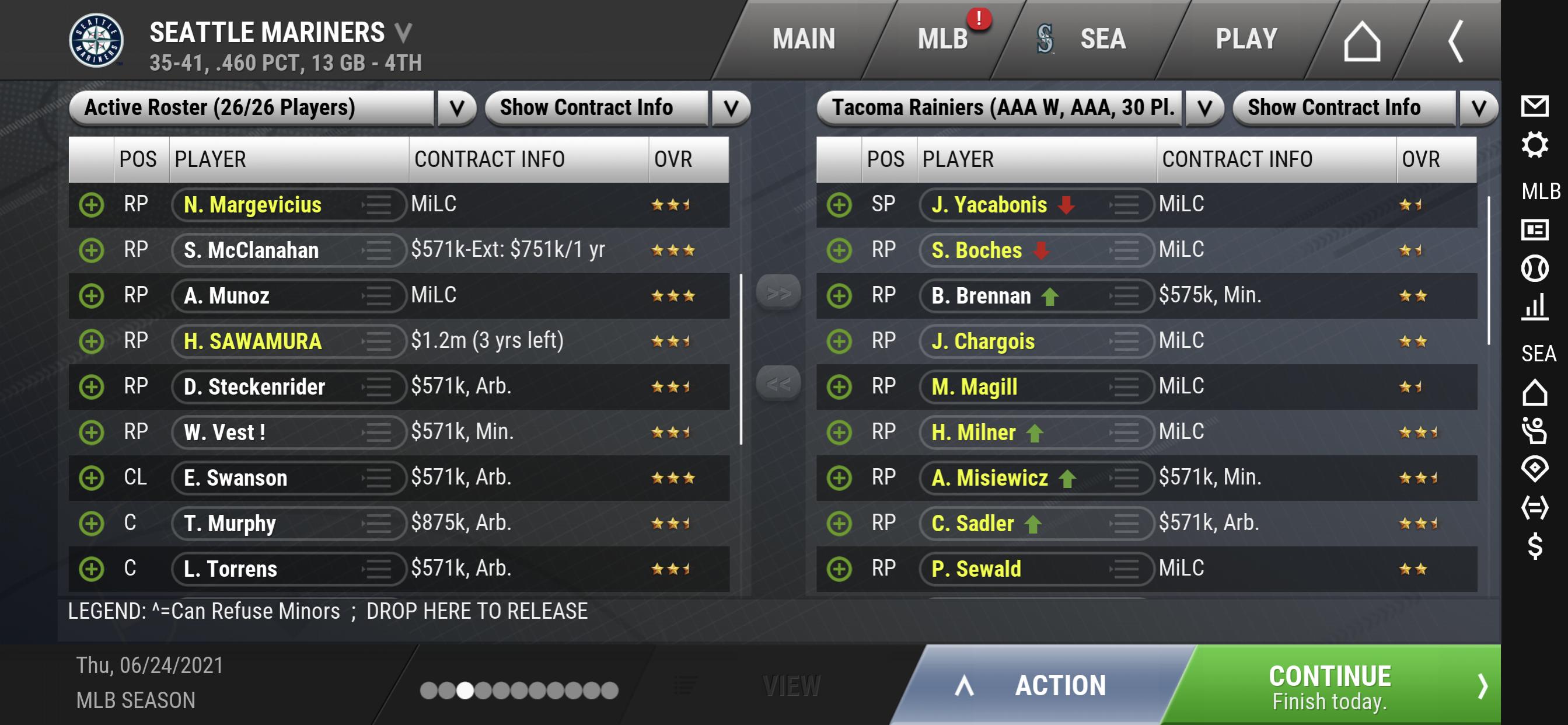Image resolution: width=1568 pixels, height=725 pixels.
Task: Open the Tacoma Rainiers roster dropdown
Action: pos(1203,109)
